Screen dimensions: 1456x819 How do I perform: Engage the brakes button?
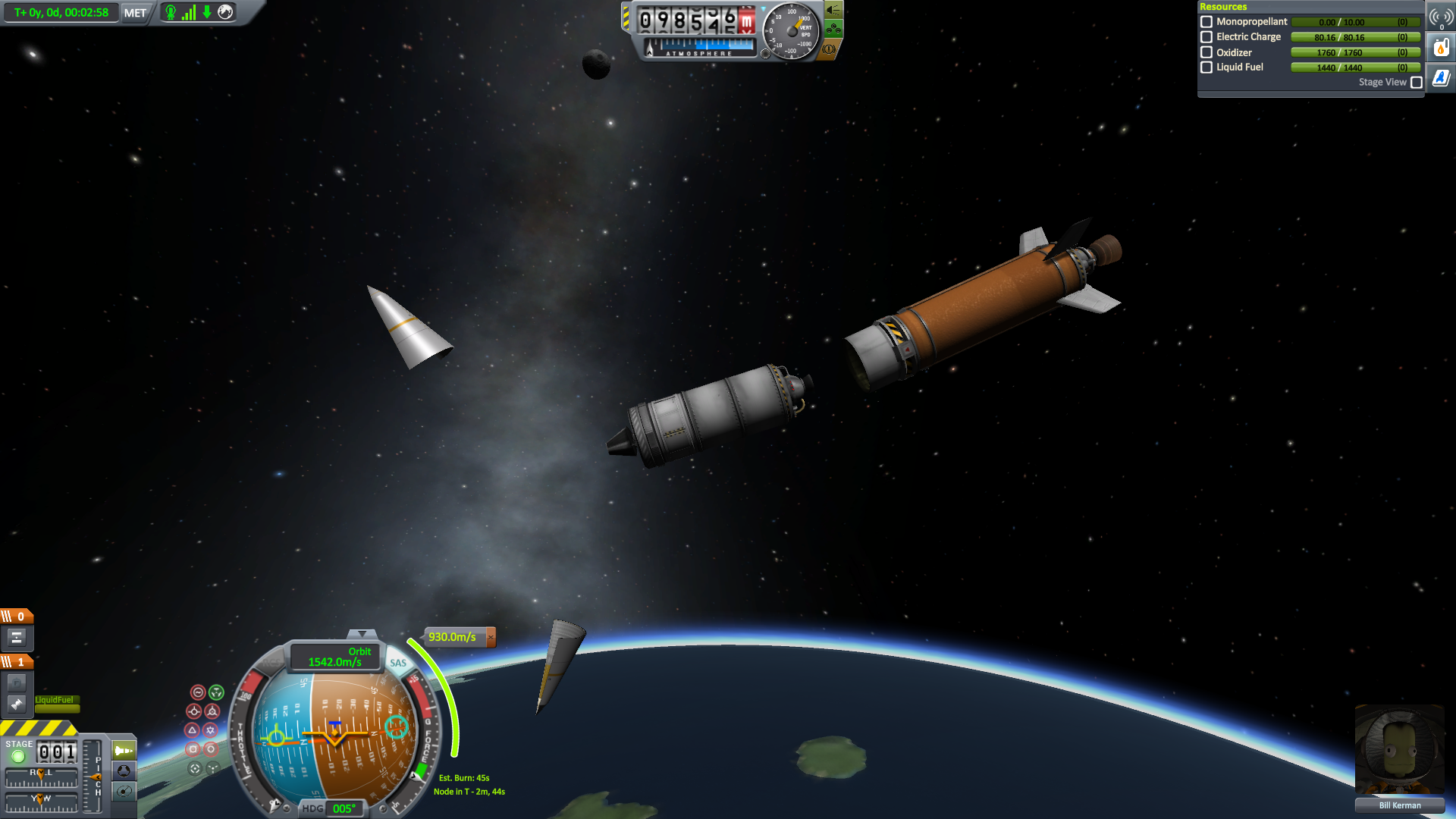(x=830, y=49)
